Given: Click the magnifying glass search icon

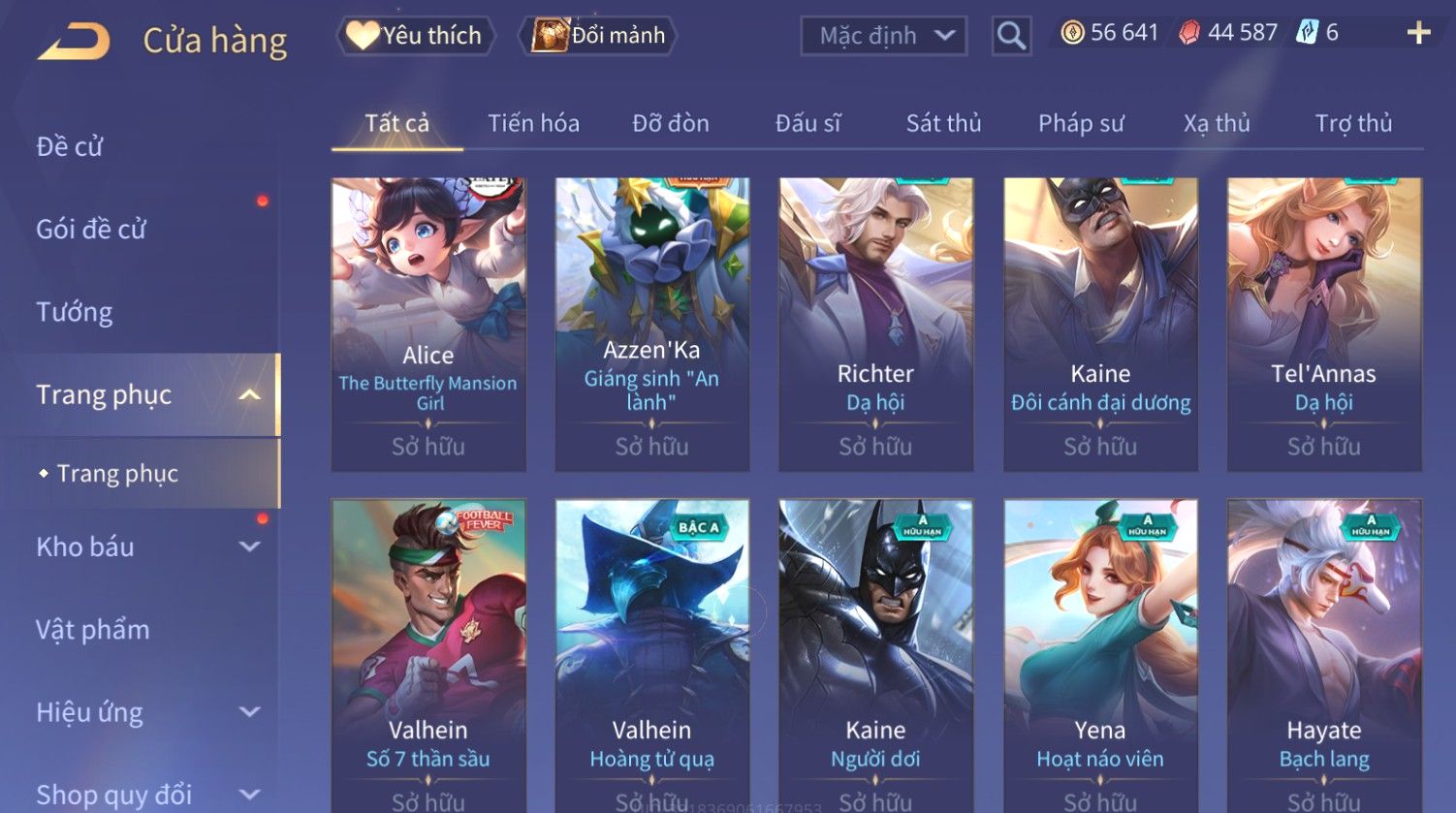Looking at the screenshot, I should coord(1011,36).
